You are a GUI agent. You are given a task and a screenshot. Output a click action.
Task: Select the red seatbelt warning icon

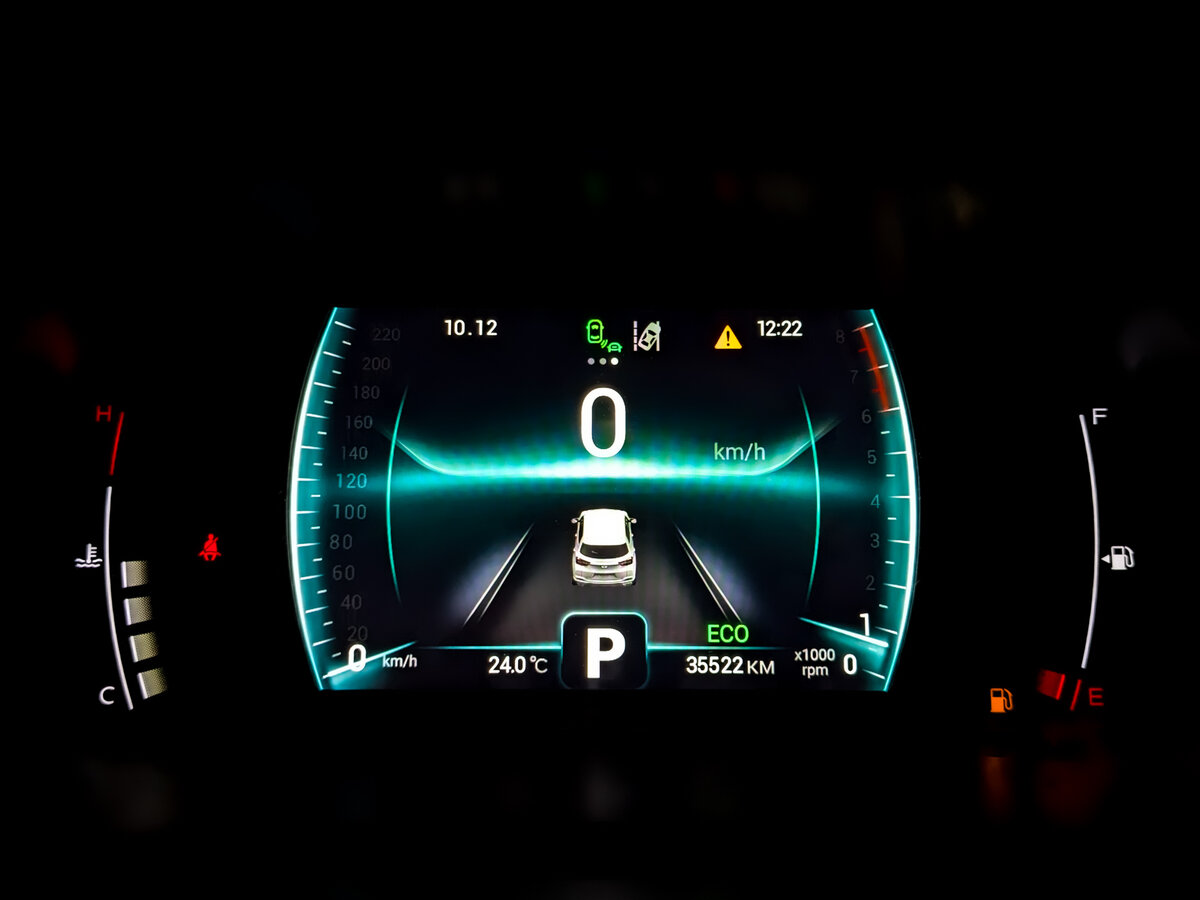pyautogui.click(x=210, y=547)
